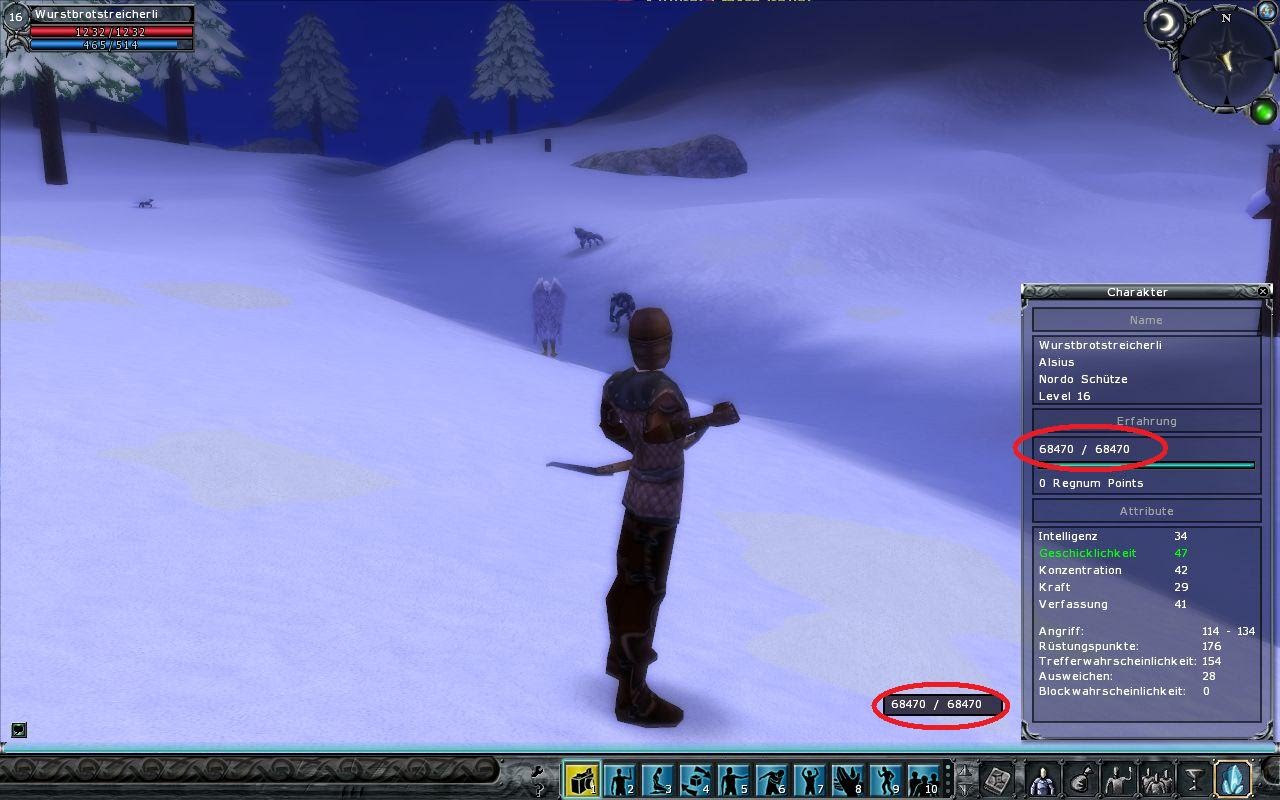The width and height of the screenshot is (1280, 800).
Task: Close the Charakter window
Action: [1263, 291]
